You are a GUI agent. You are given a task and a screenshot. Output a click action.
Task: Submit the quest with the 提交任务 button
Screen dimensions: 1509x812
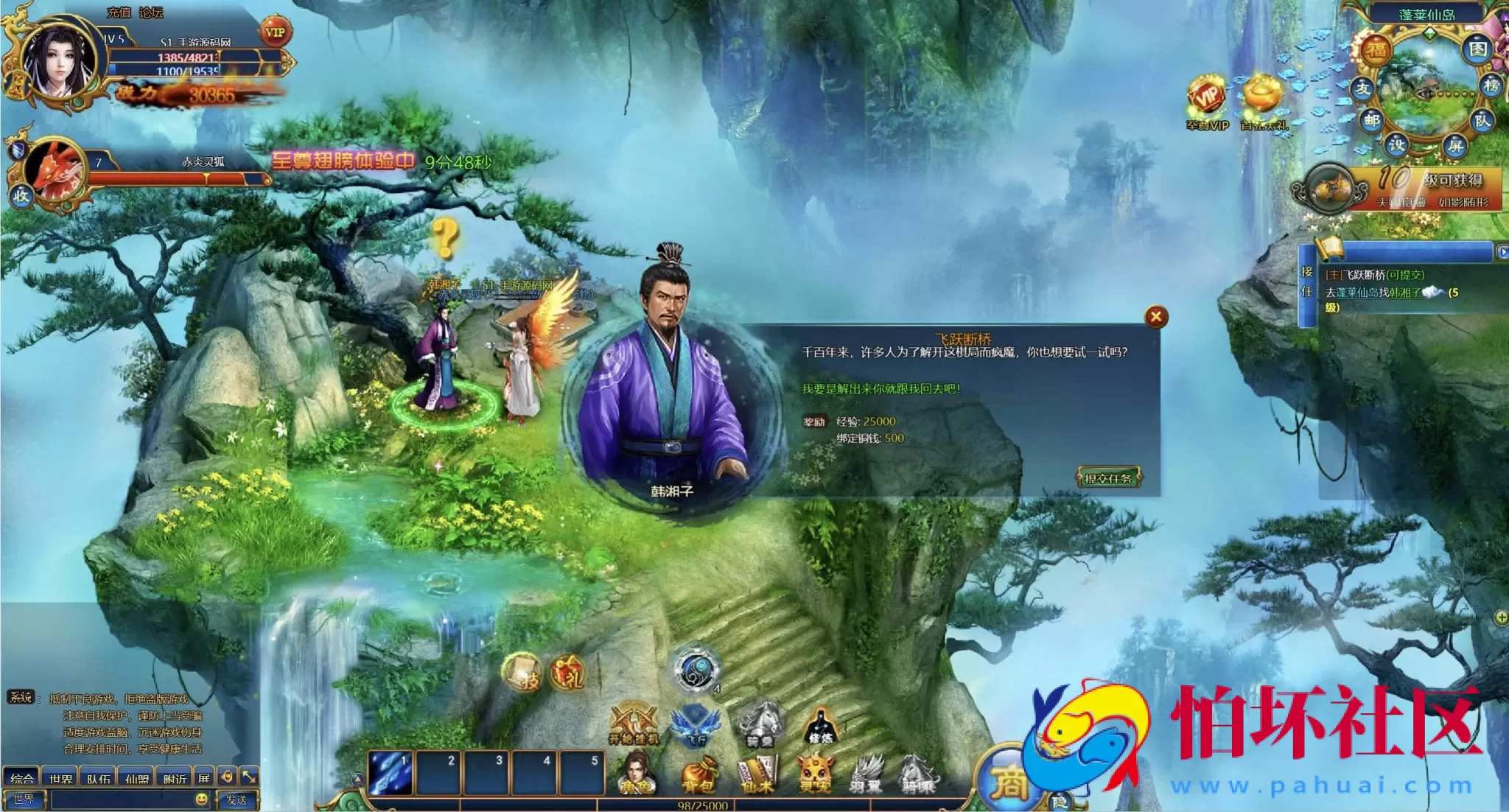(1107, 478)
